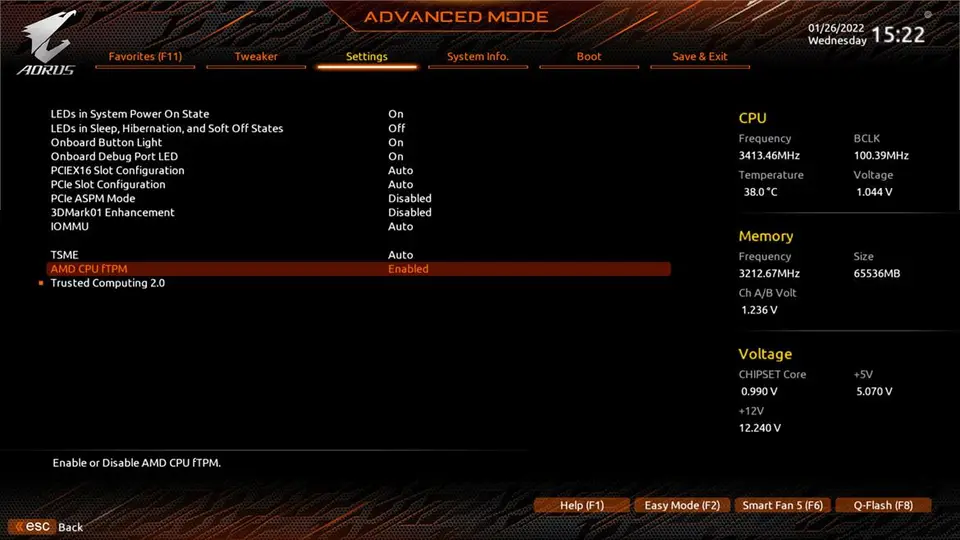Select the PCIe ASPM Mode row

[x=93, y=199]
